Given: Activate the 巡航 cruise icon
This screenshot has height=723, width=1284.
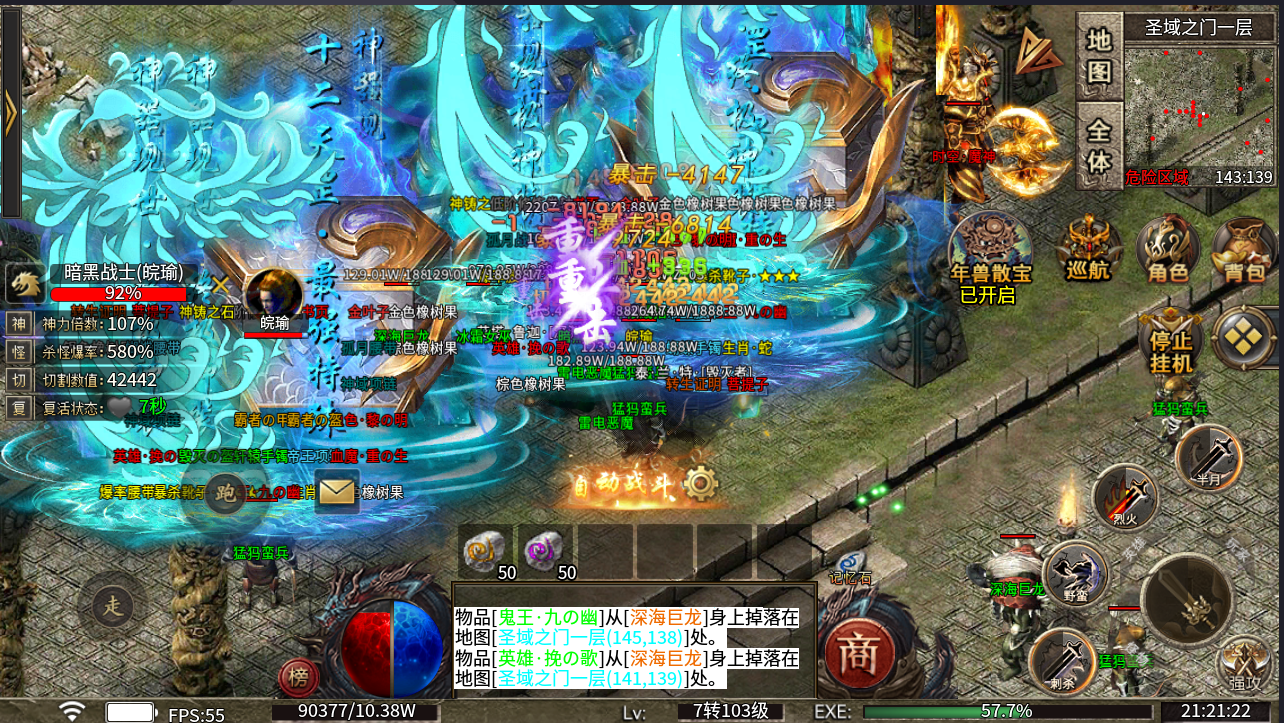Looking at the screenshot, I should [1087, 249].
